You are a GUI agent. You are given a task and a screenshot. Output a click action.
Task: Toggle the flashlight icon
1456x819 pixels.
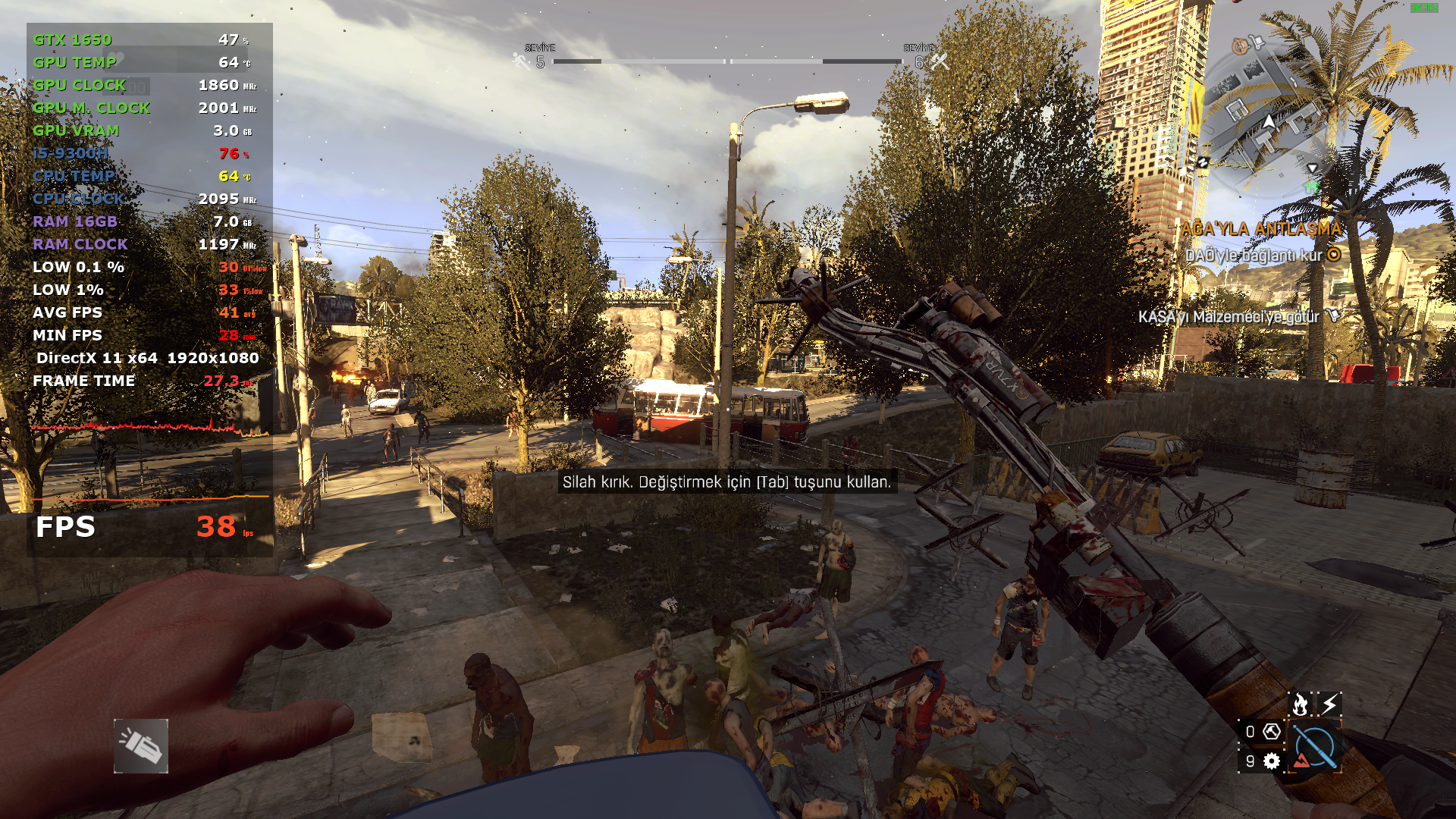(x=141, y=746)
